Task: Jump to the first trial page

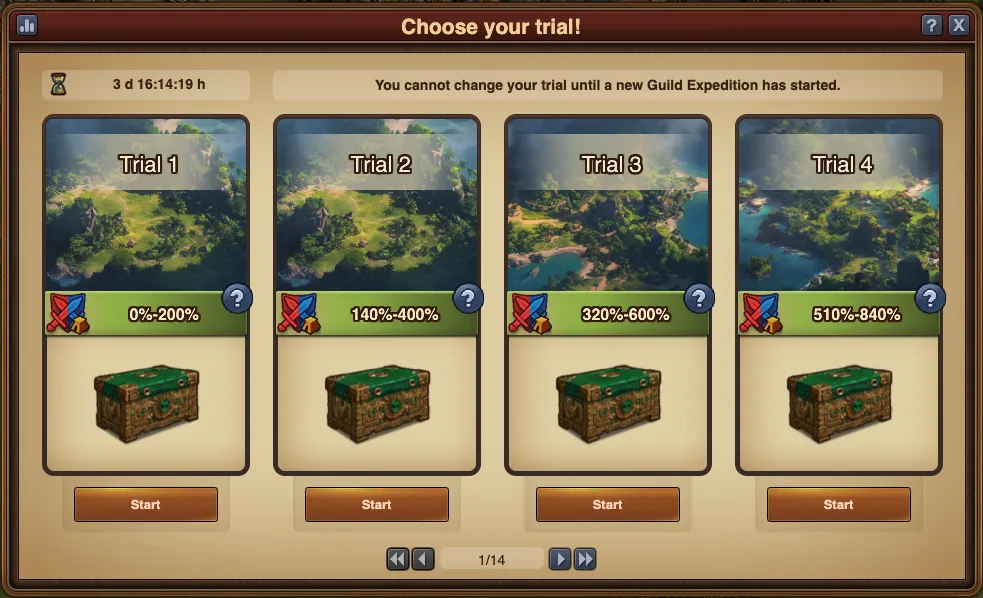Action: pos(398,559)
